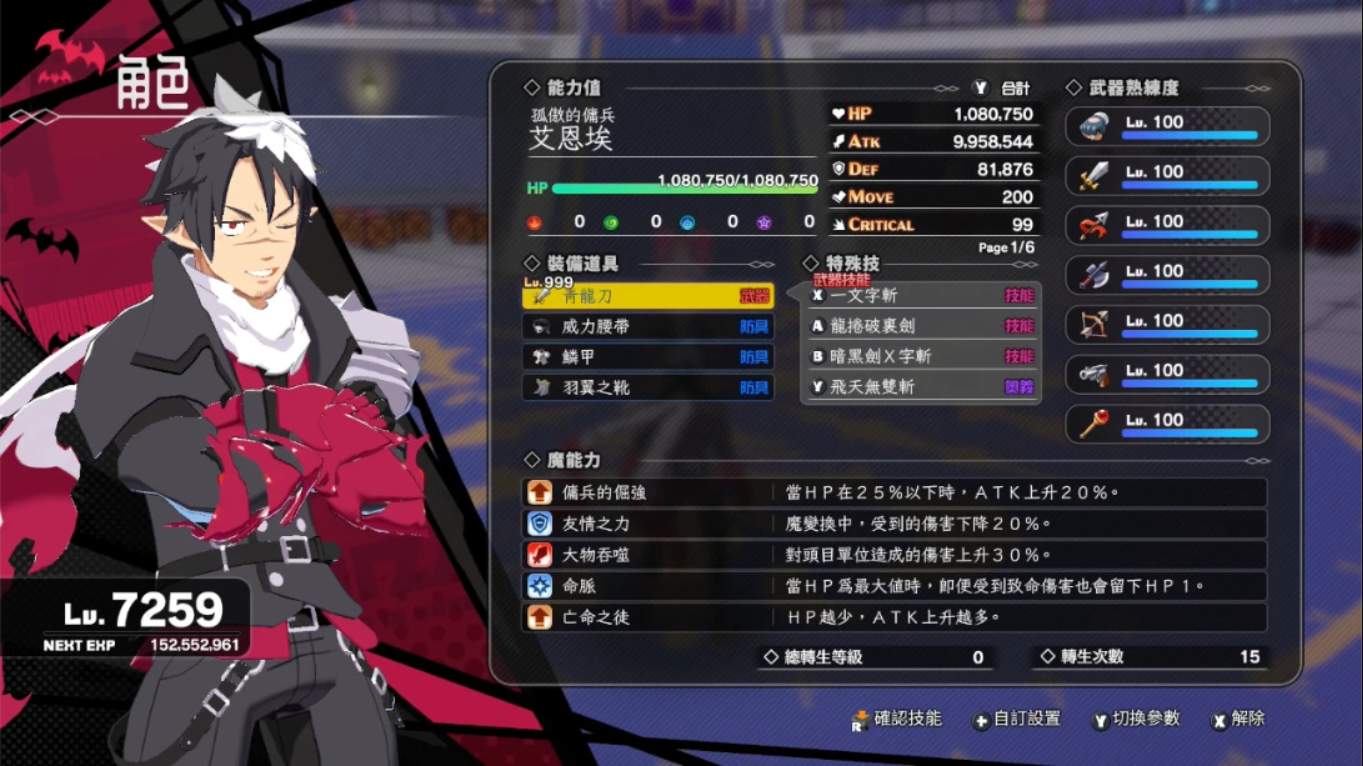The height and width of the screenshot is (766, 1363).
Task: Toggle 切換參數 parameter display
Action: (1135, 719)
